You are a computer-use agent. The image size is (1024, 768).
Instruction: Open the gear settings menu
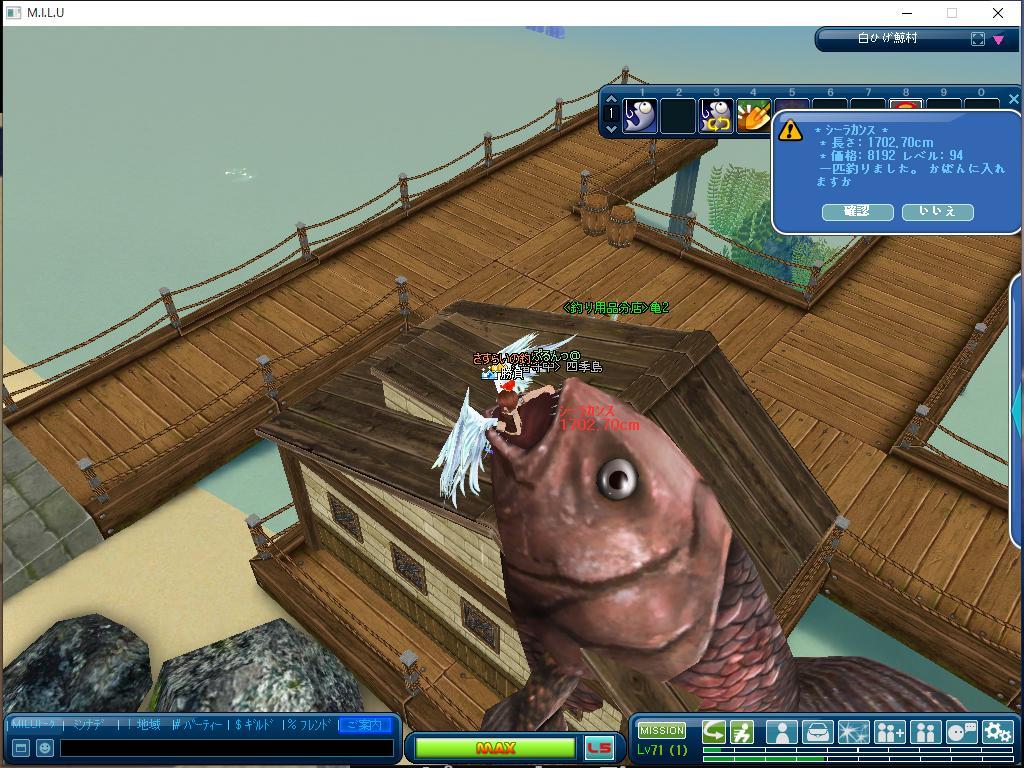[997, 732]
